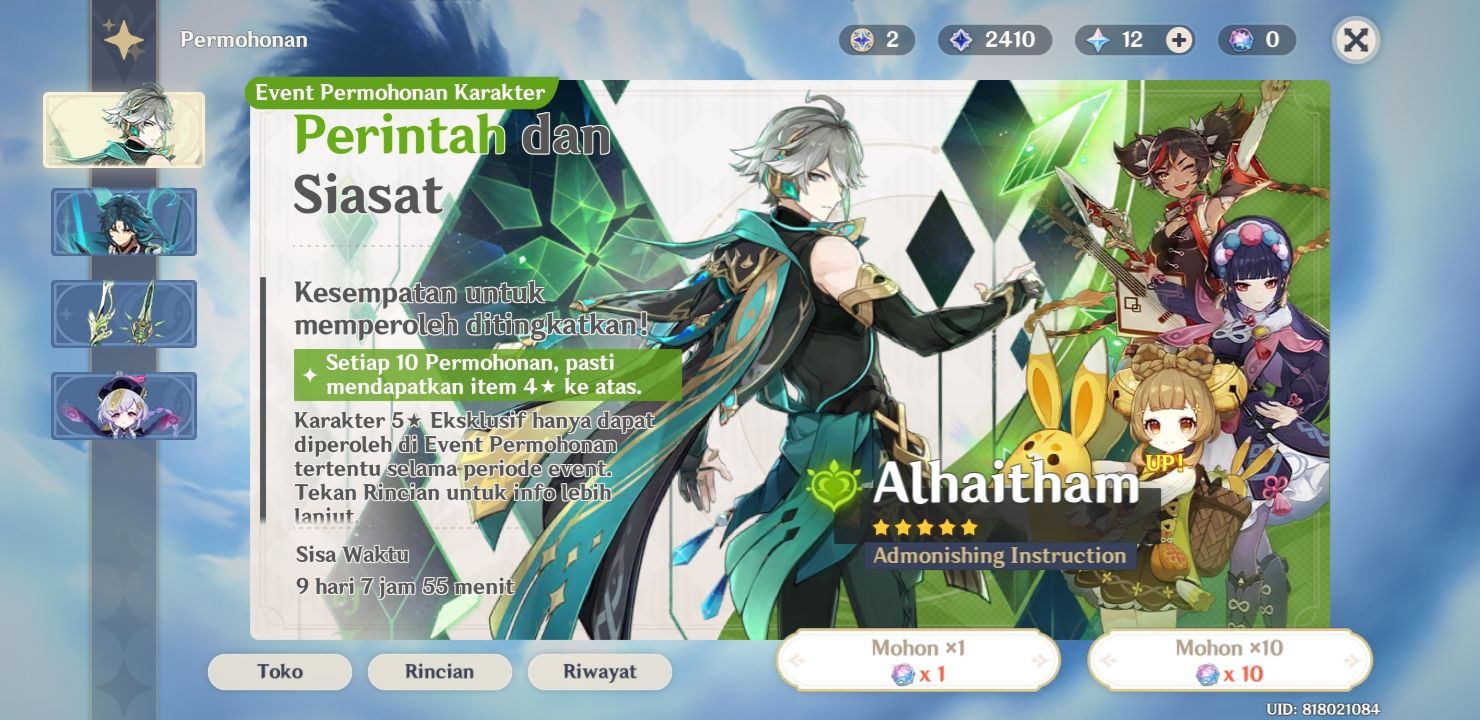Select the Qiqi standard banner thumbnail
This screenshot has width=1480, height=720.
124,406
